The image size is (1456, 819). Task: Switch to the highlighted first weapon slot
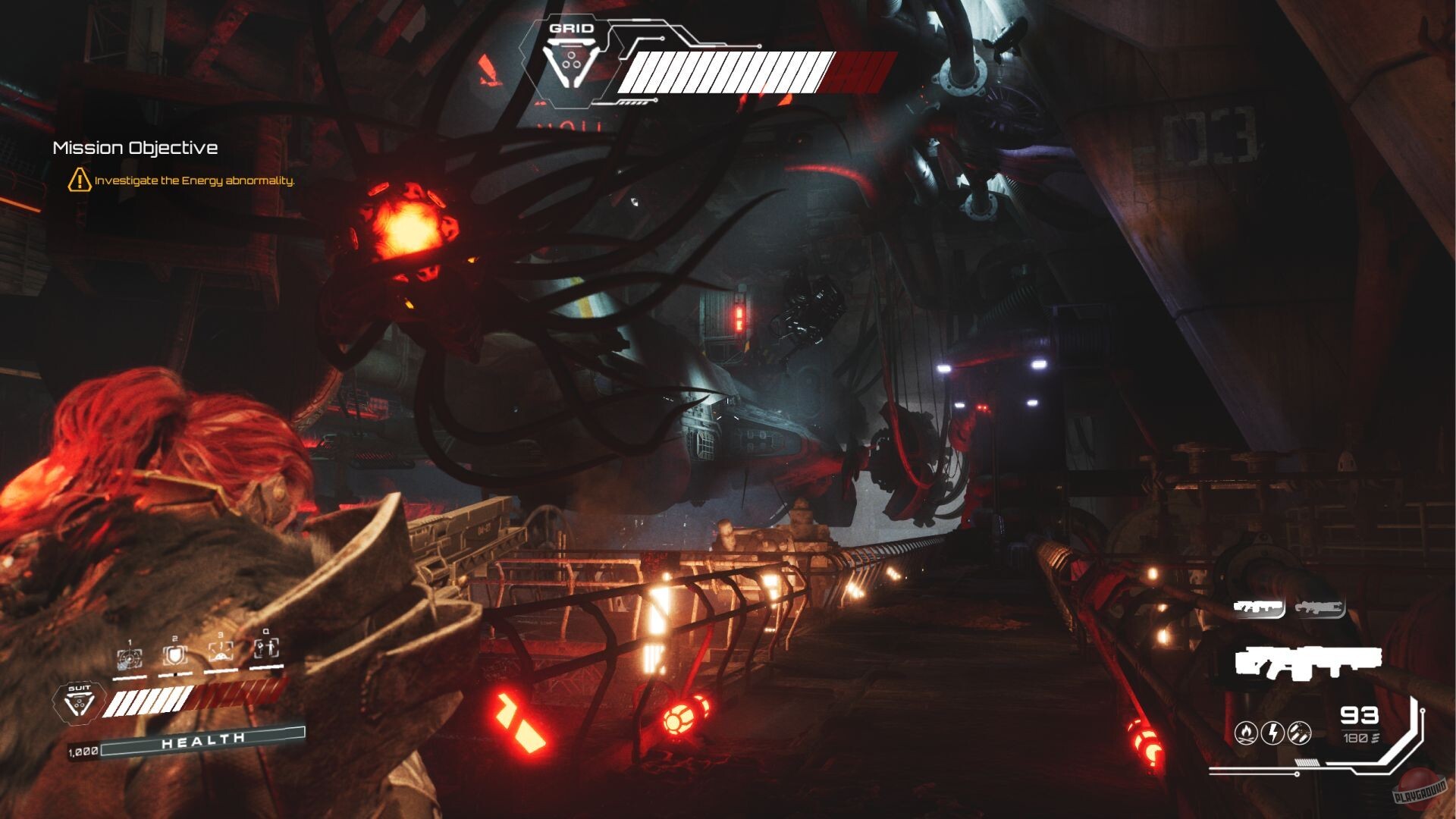(x=1258, y=607)
